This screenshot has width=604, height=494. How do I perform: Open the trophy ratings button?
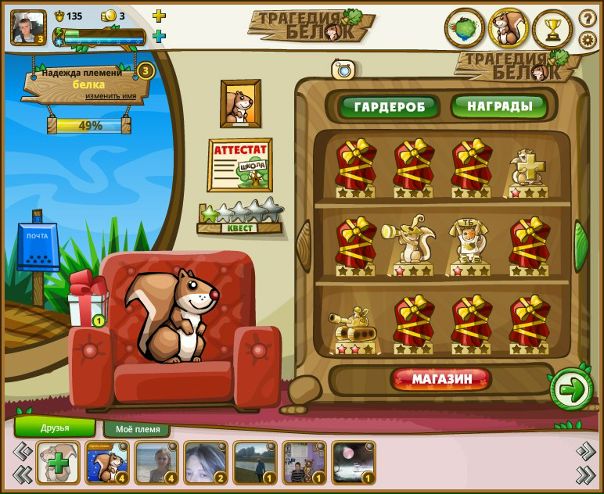pos(552,28)
